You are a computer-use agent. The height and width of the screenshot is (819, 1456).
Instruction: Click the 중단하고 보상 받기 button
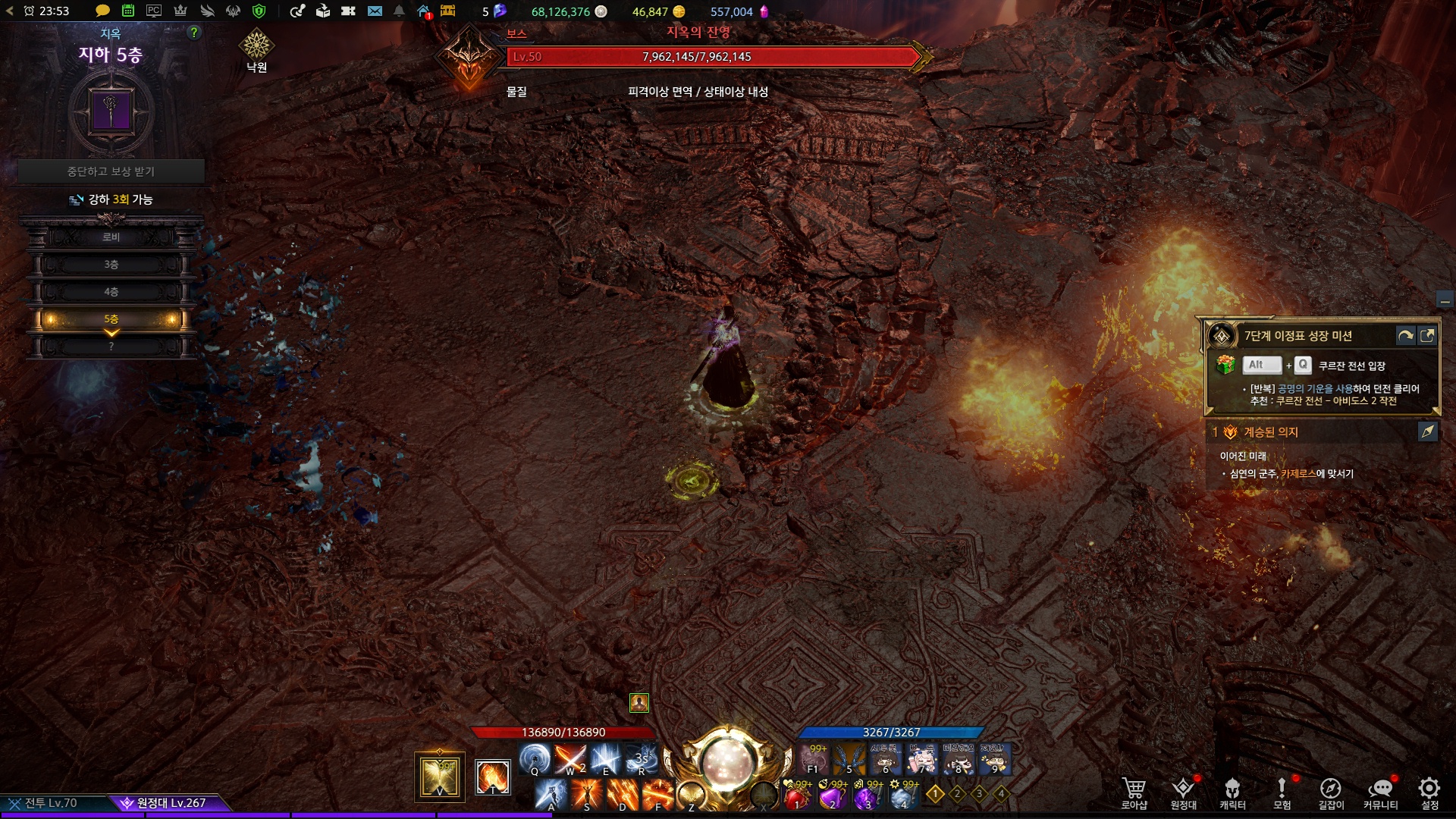pyautogui.click(x=111, y=171)
